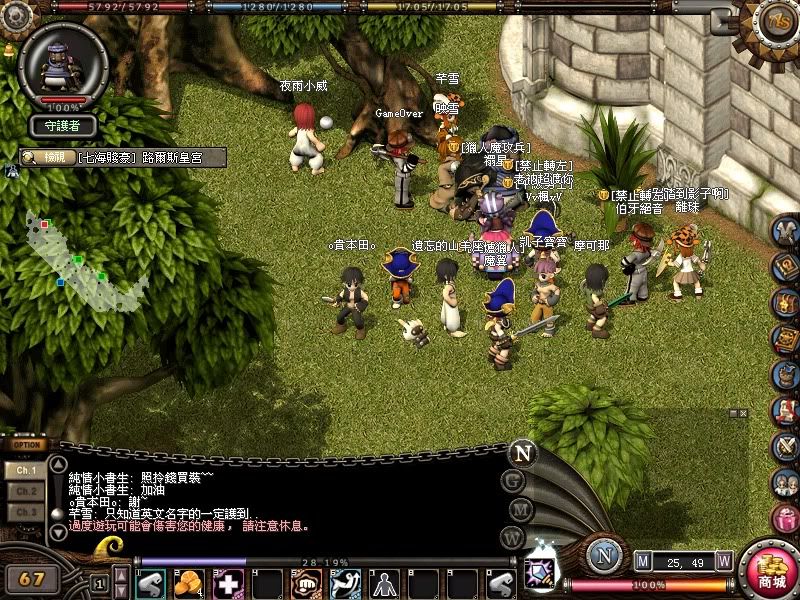Switch to chat channel Ch.1
800x600 pixels.
point(26,469)
